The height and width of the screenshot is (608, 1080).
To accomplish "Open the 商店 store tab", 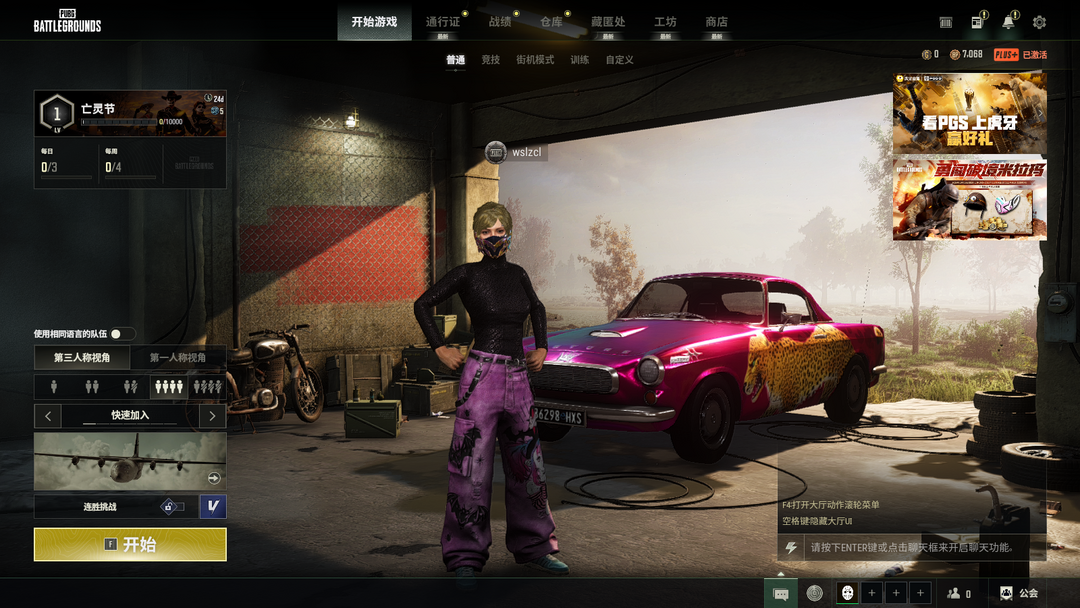I will [716, 22].
